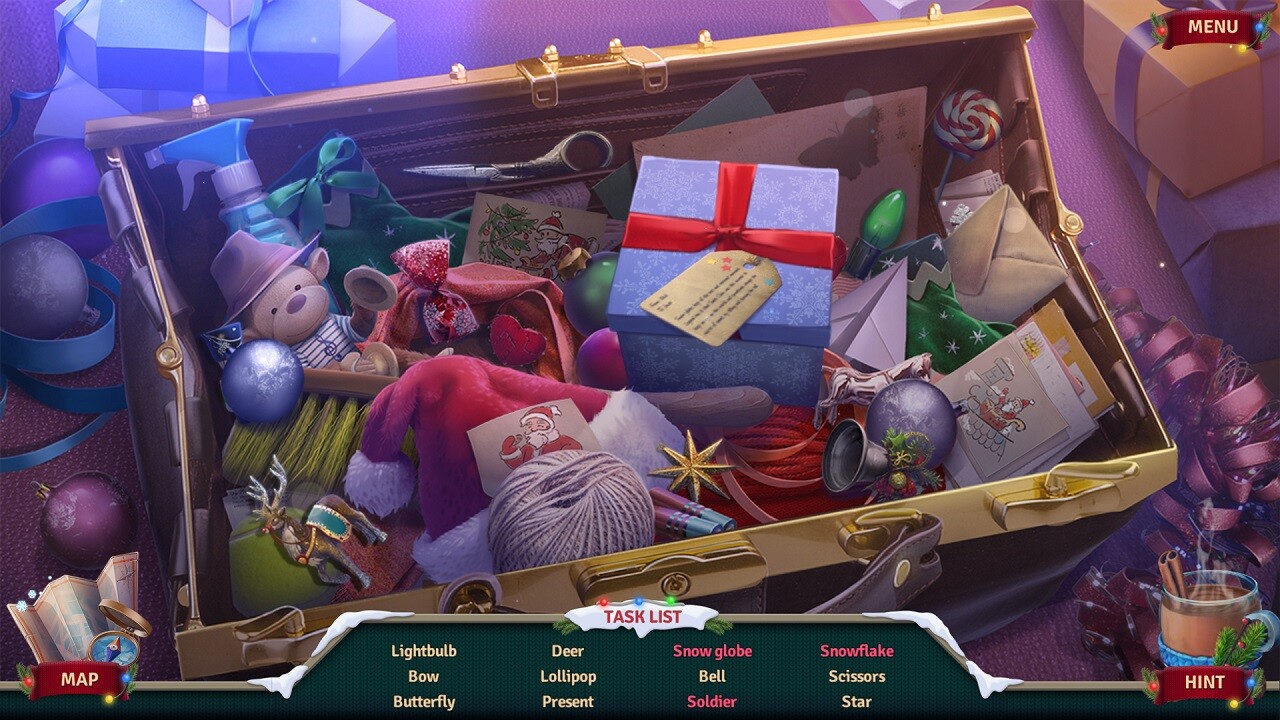Select "Lightbulb" in the task list
1280x720 pixels.
[424, 649]
